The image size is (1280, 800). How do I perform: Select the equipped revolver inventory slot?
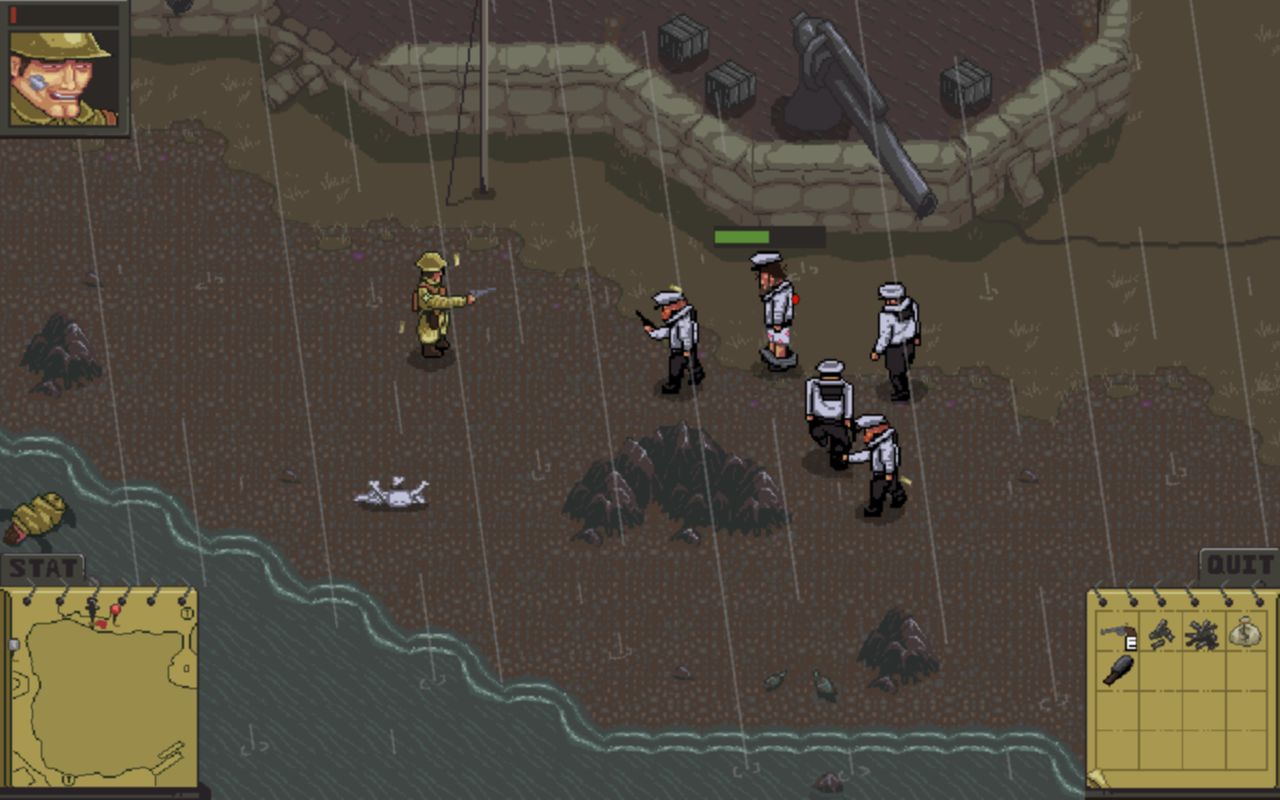coord(1119,633)
